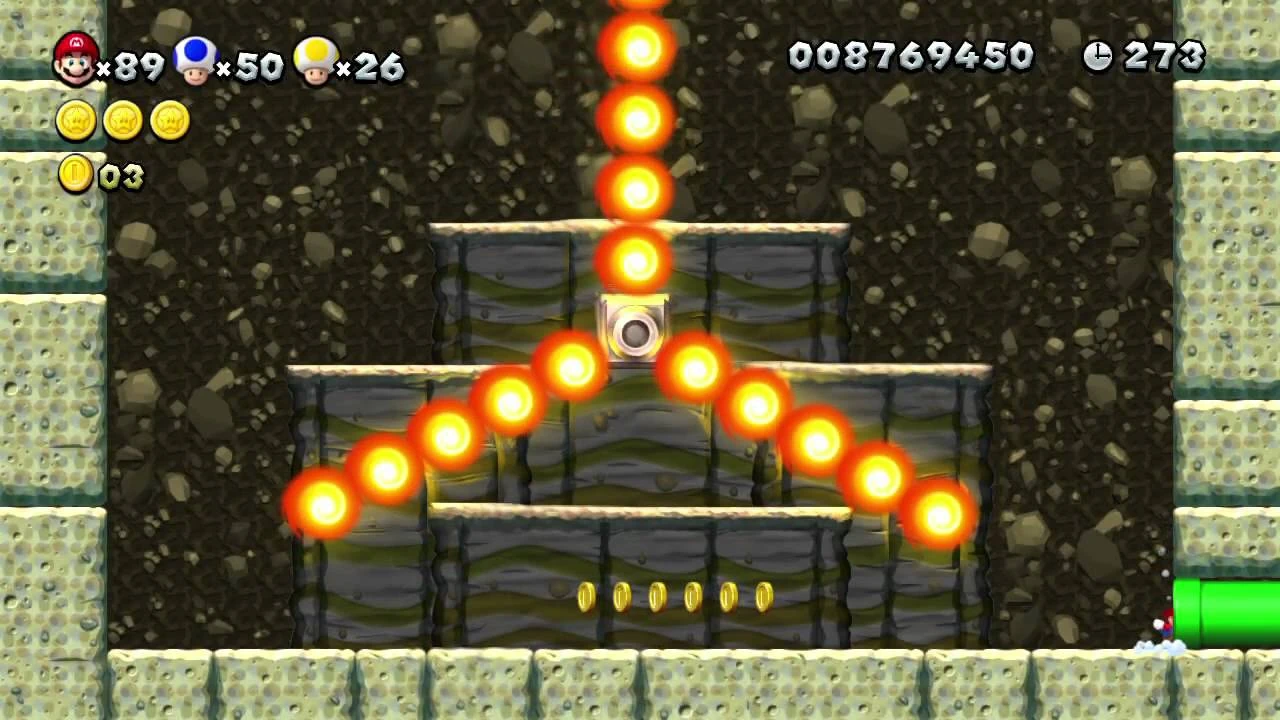The image size is (1280, 720).
Task: Click the x26 yellow Toad count text
Action: [372, 67]
